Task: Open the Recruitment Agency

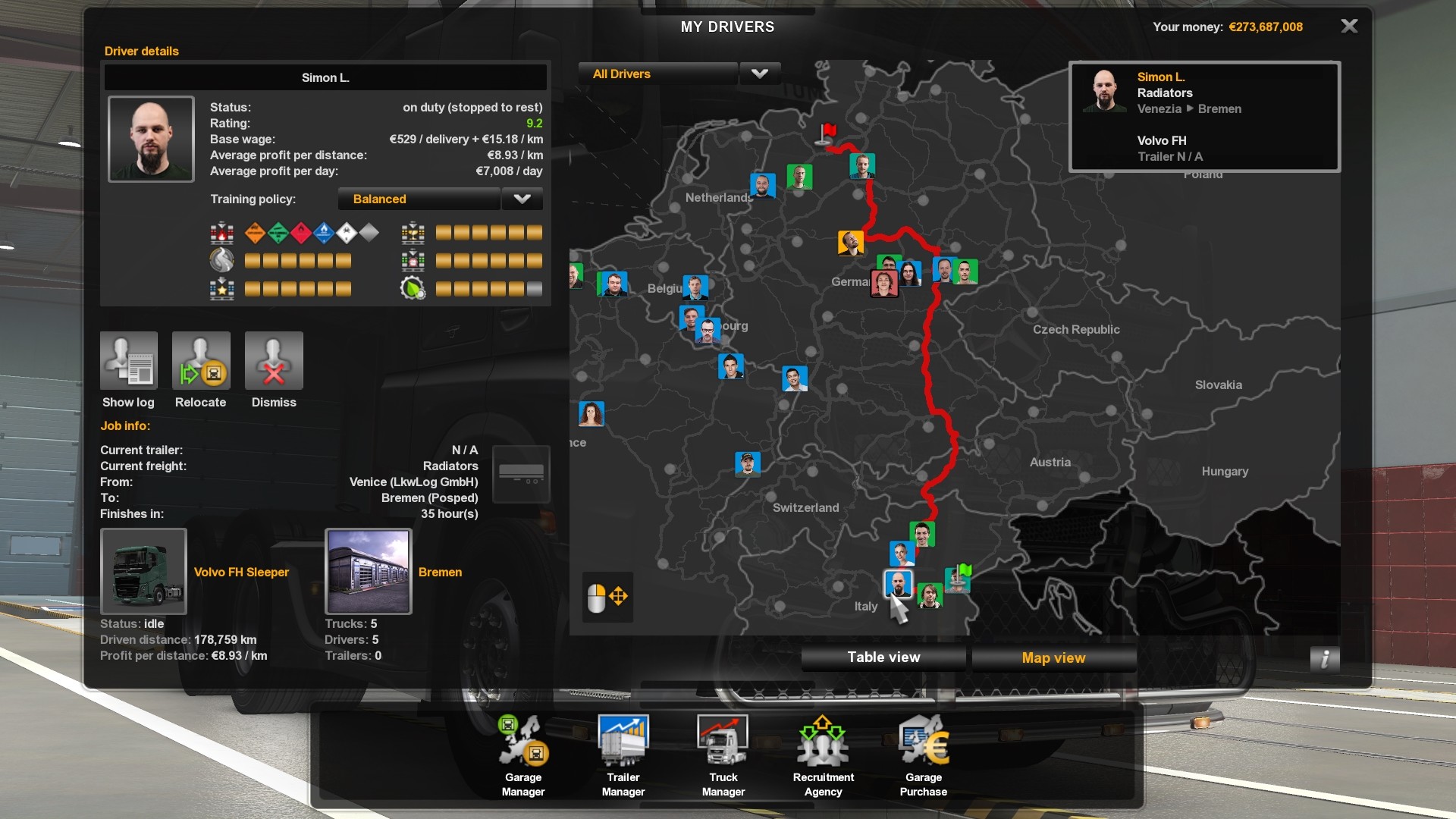Action: coord(824,755)
